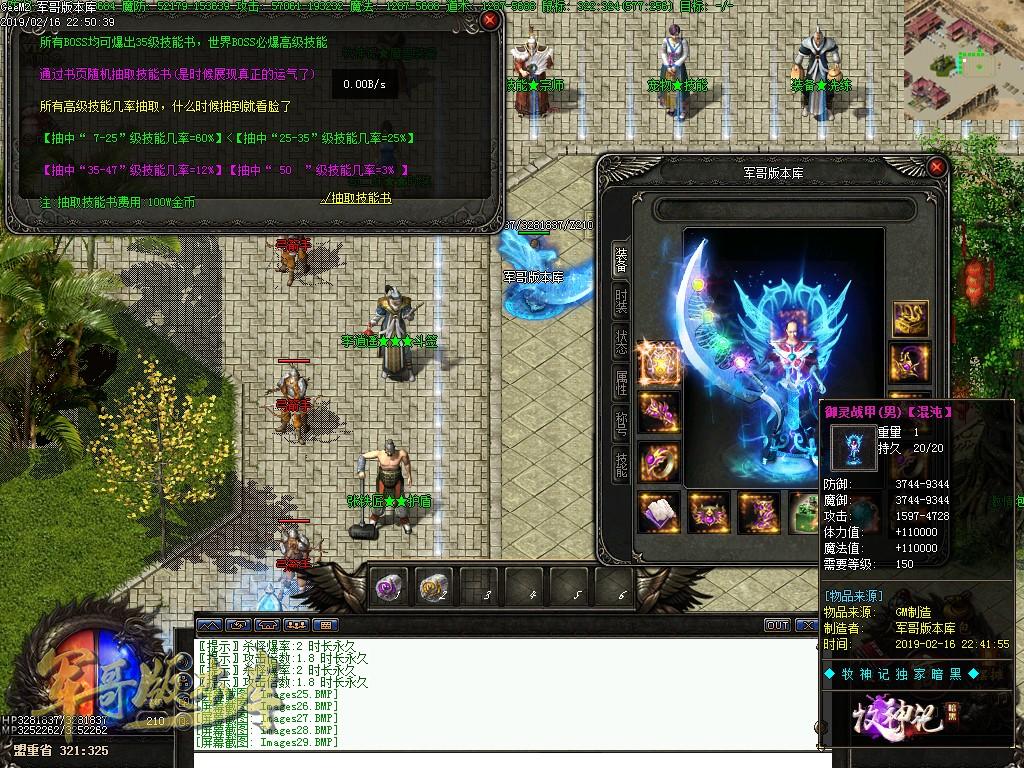Image resolution: width=1024 pixels, height=768 pixels.
Task: Open the 状态 status tab
Action: pos(621,342)
